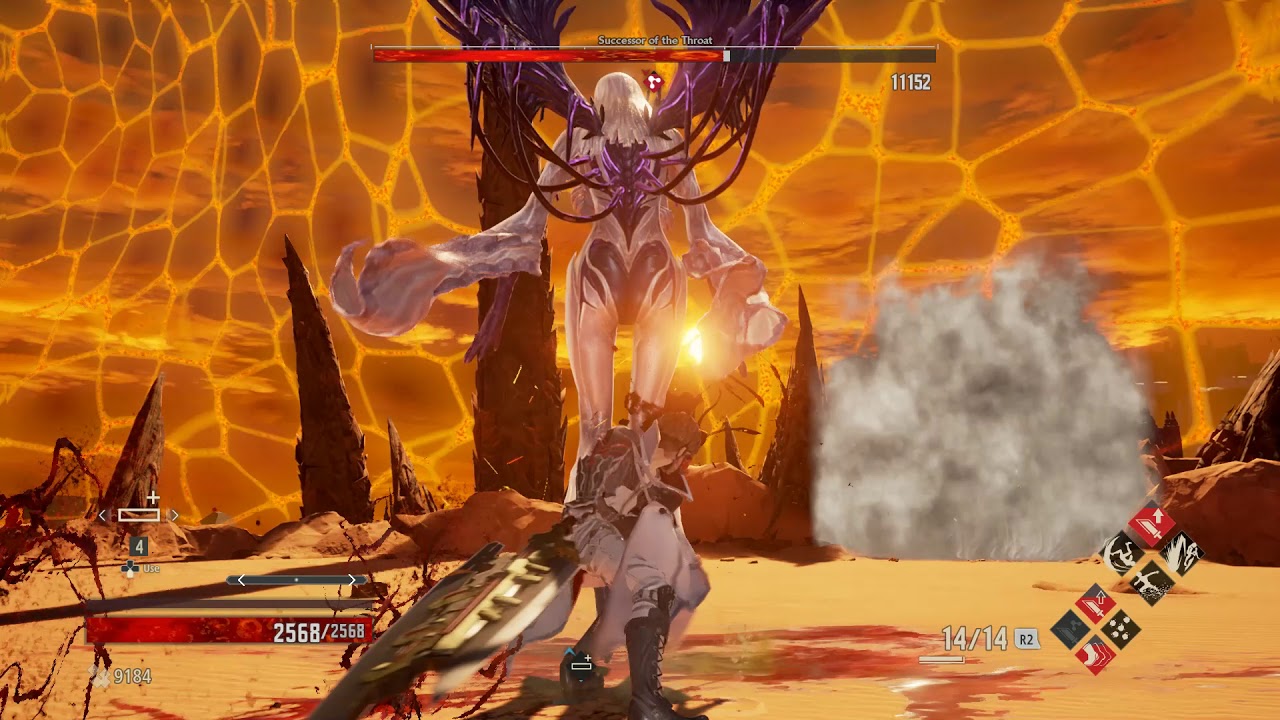Activate the crescent slash figure gift
The height and width of the screenshot is (720, 1280).
(x=1122, y=551)
